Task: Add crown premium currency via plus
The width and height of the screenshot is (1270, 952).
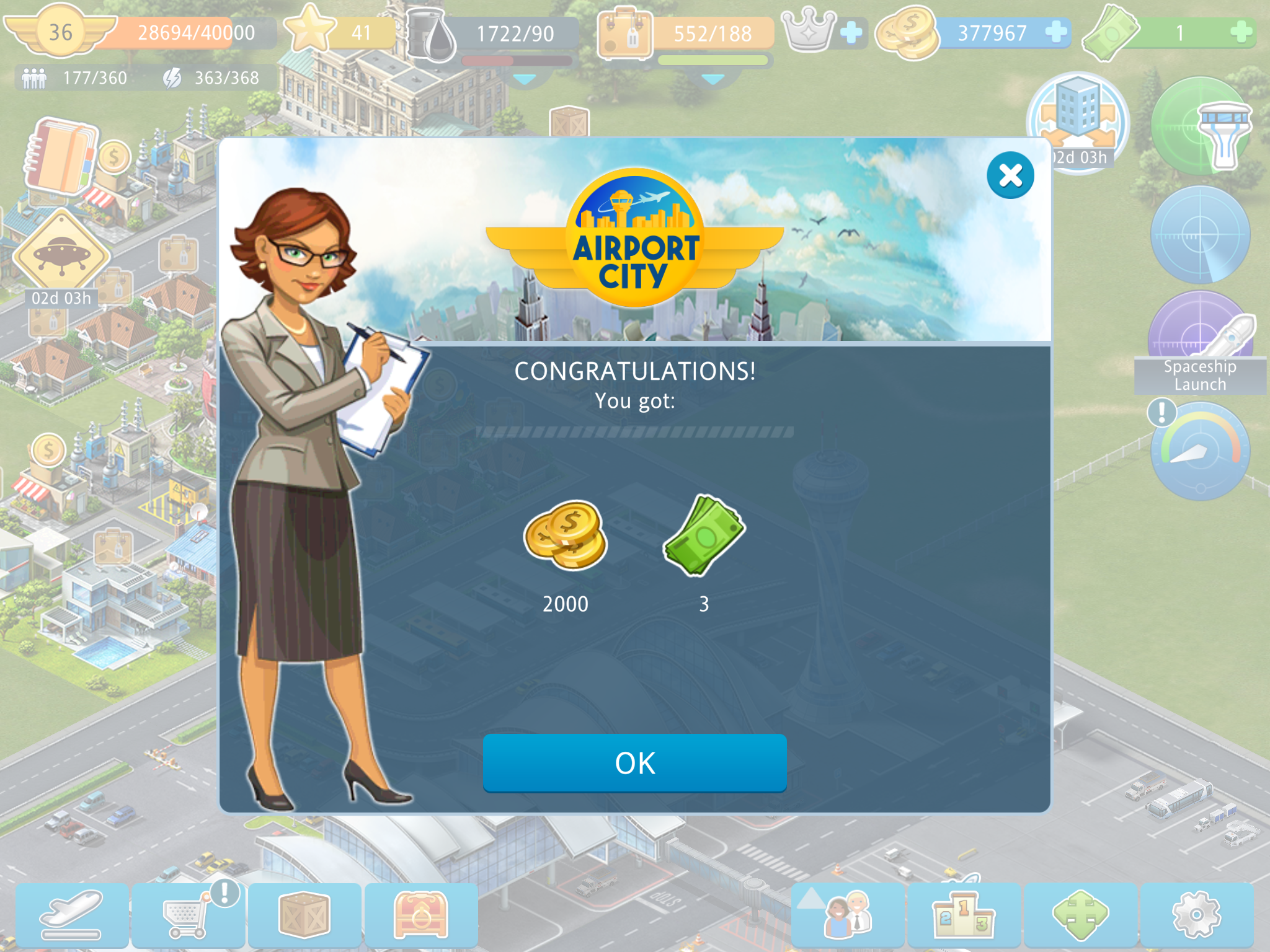Action: tap(851, 32)
